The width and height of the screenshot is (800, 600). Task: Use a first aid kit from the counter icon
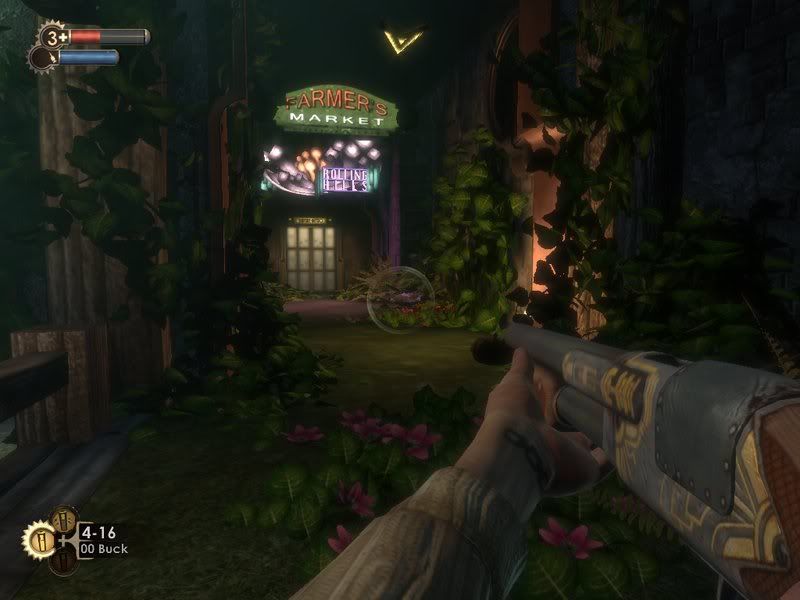click(x=52, y=37)
